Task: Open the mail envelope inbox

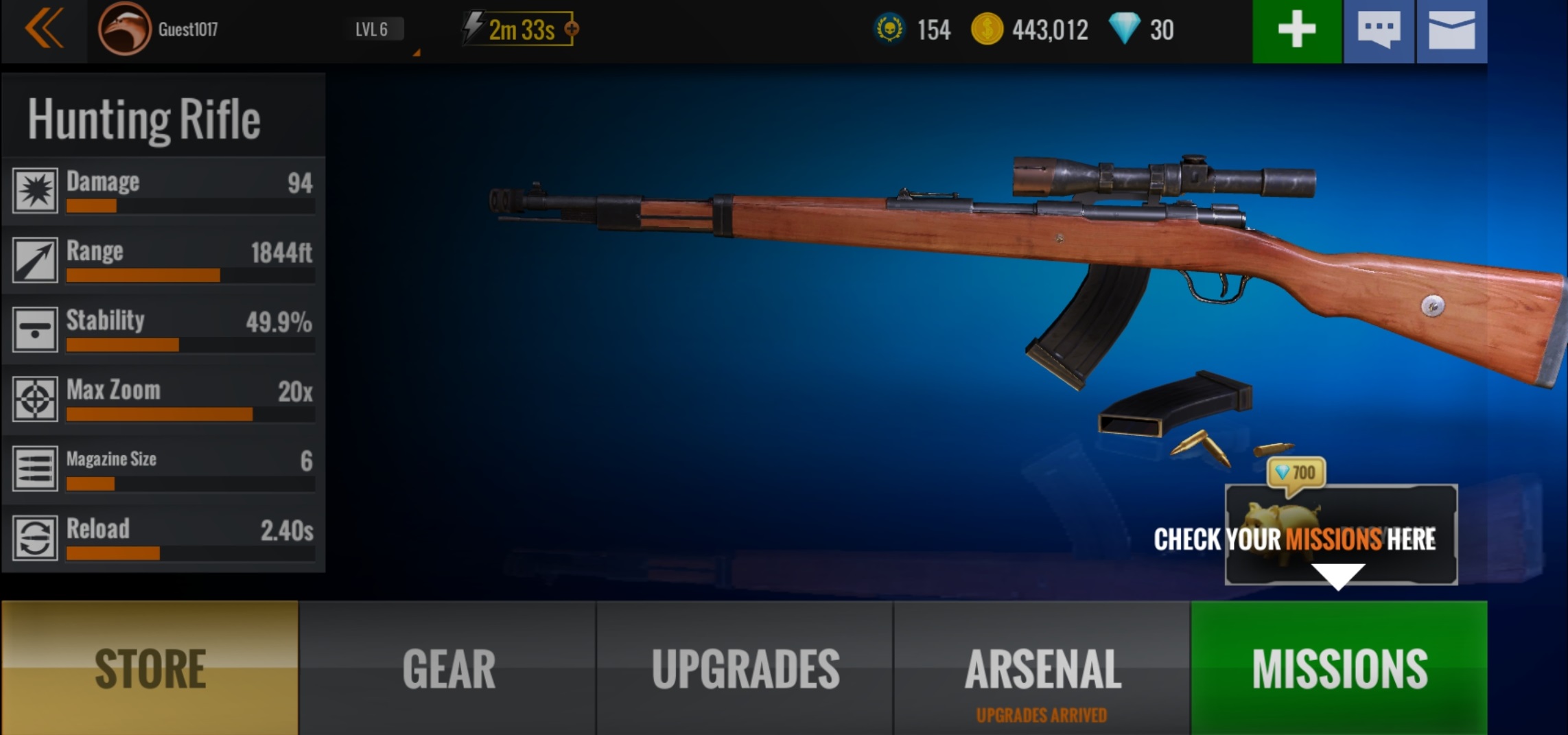Action: [1451, 31]
